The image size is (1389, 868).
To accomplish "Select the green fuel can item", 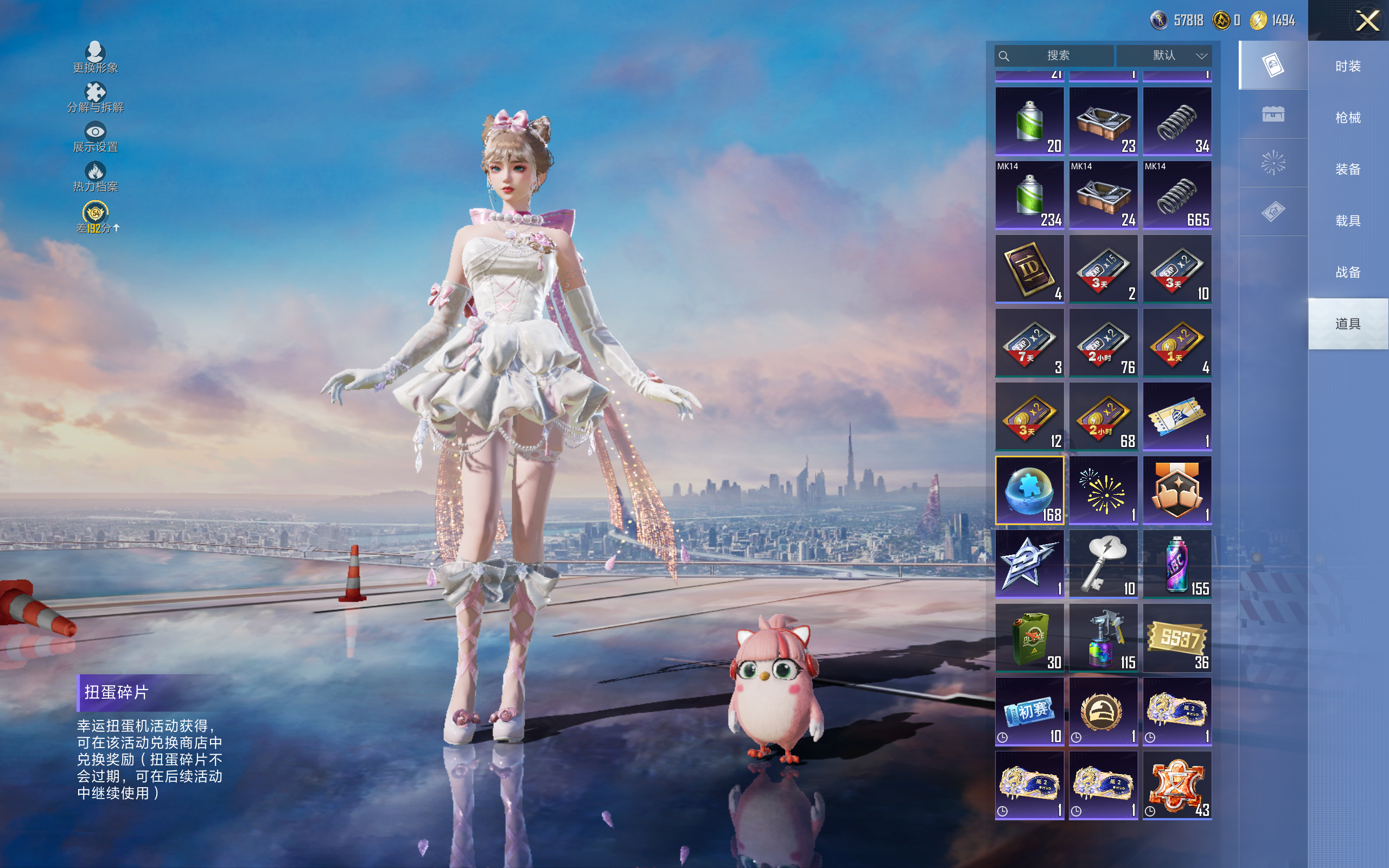I will (x=1029, y=638).
